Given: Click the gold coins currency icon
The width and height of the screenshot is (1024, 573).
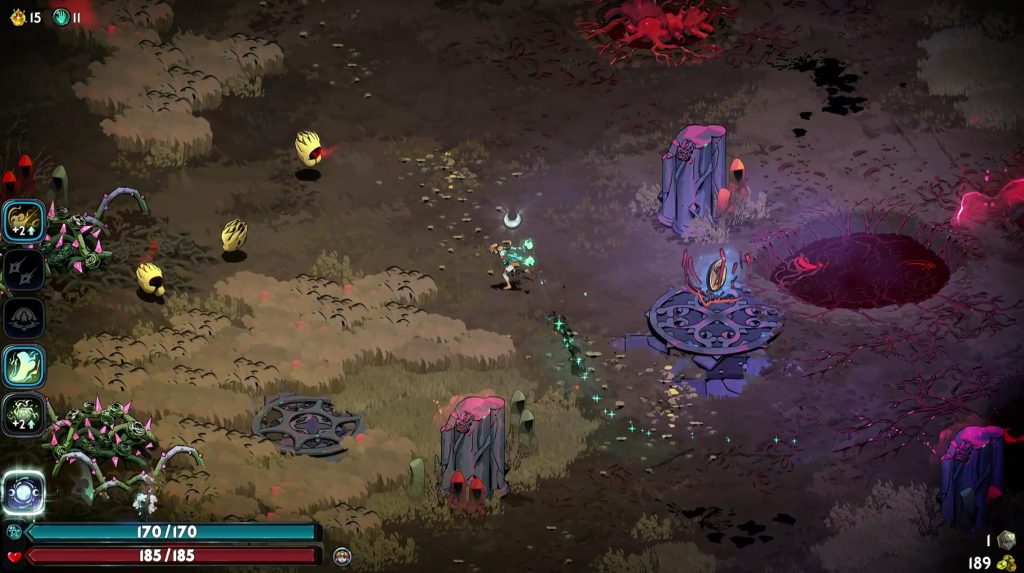Looking at the screenshot, I should (x=1005, y=563).
